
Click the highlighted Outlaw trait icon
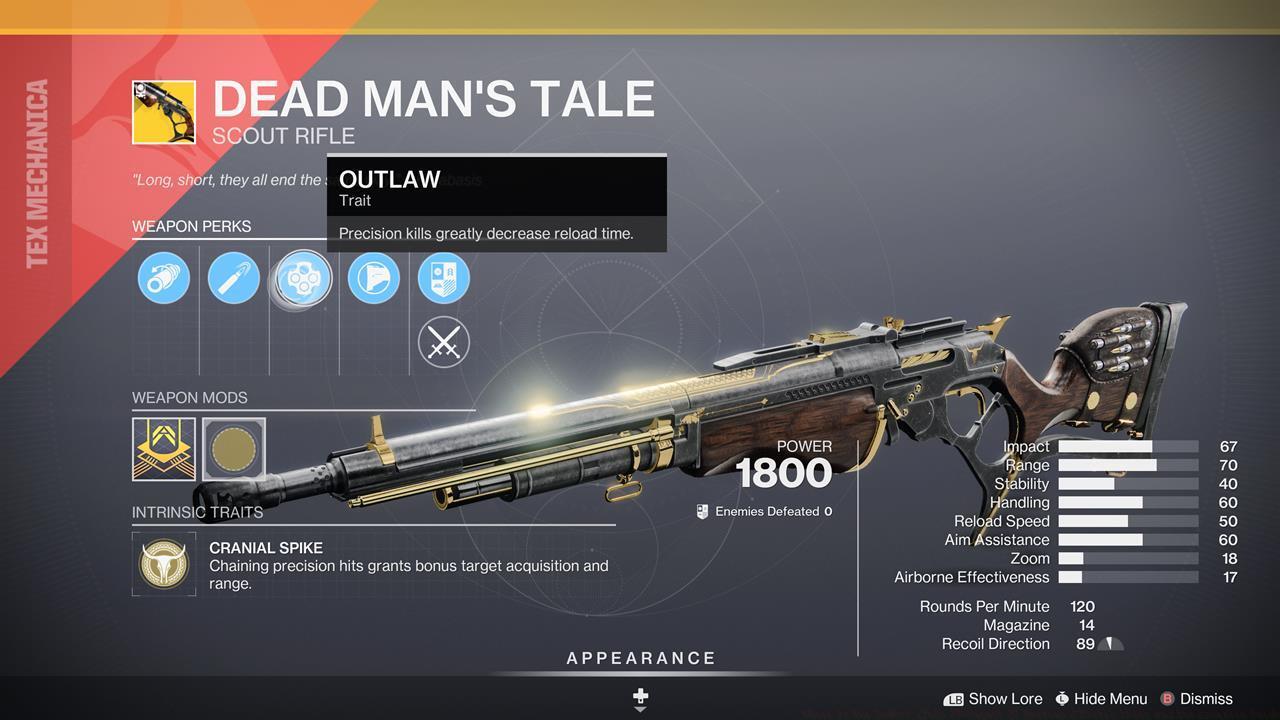(303, 278)
